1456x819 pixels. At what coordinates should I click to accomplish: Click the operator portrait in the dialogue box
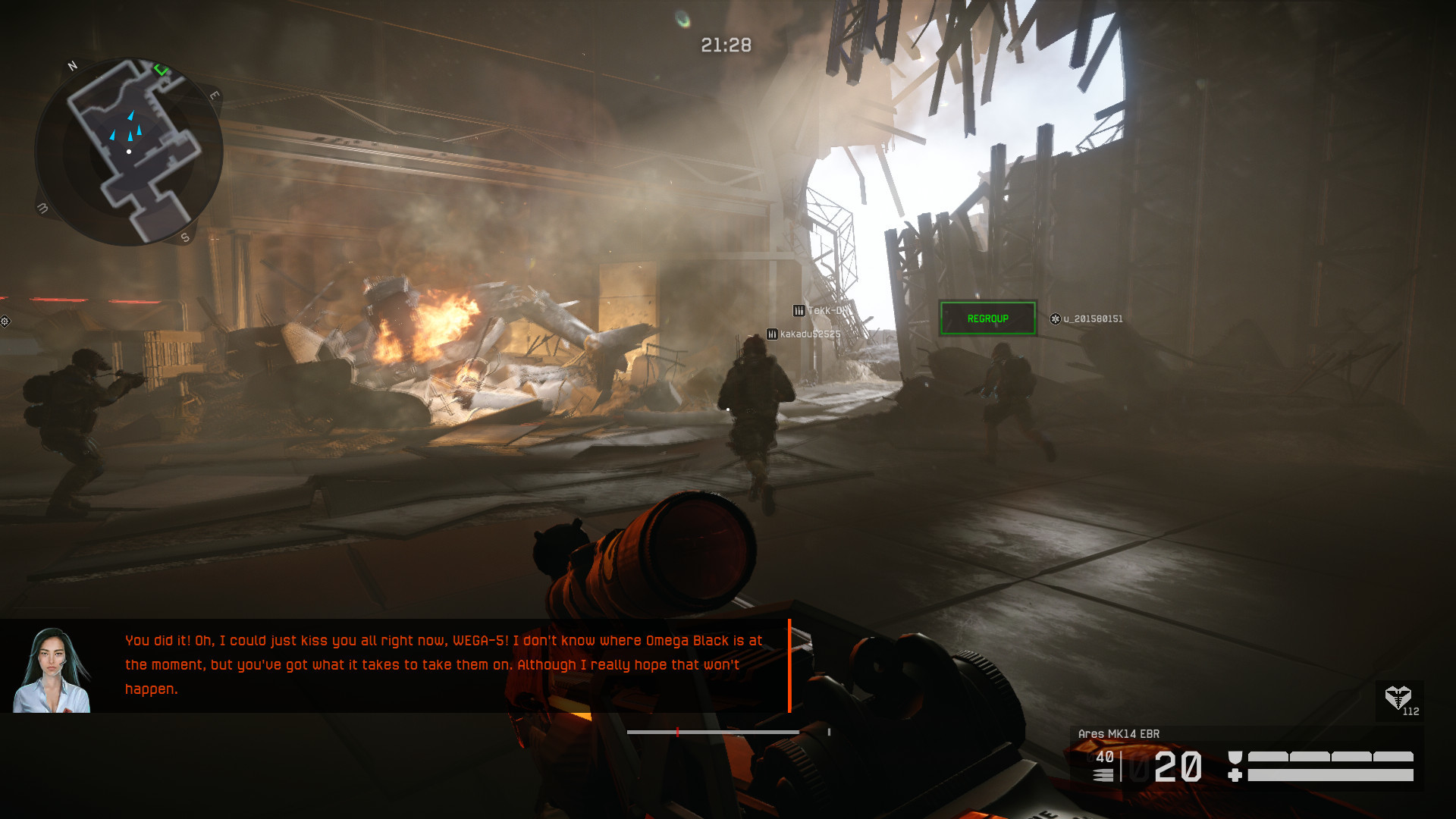click(52, 670)
